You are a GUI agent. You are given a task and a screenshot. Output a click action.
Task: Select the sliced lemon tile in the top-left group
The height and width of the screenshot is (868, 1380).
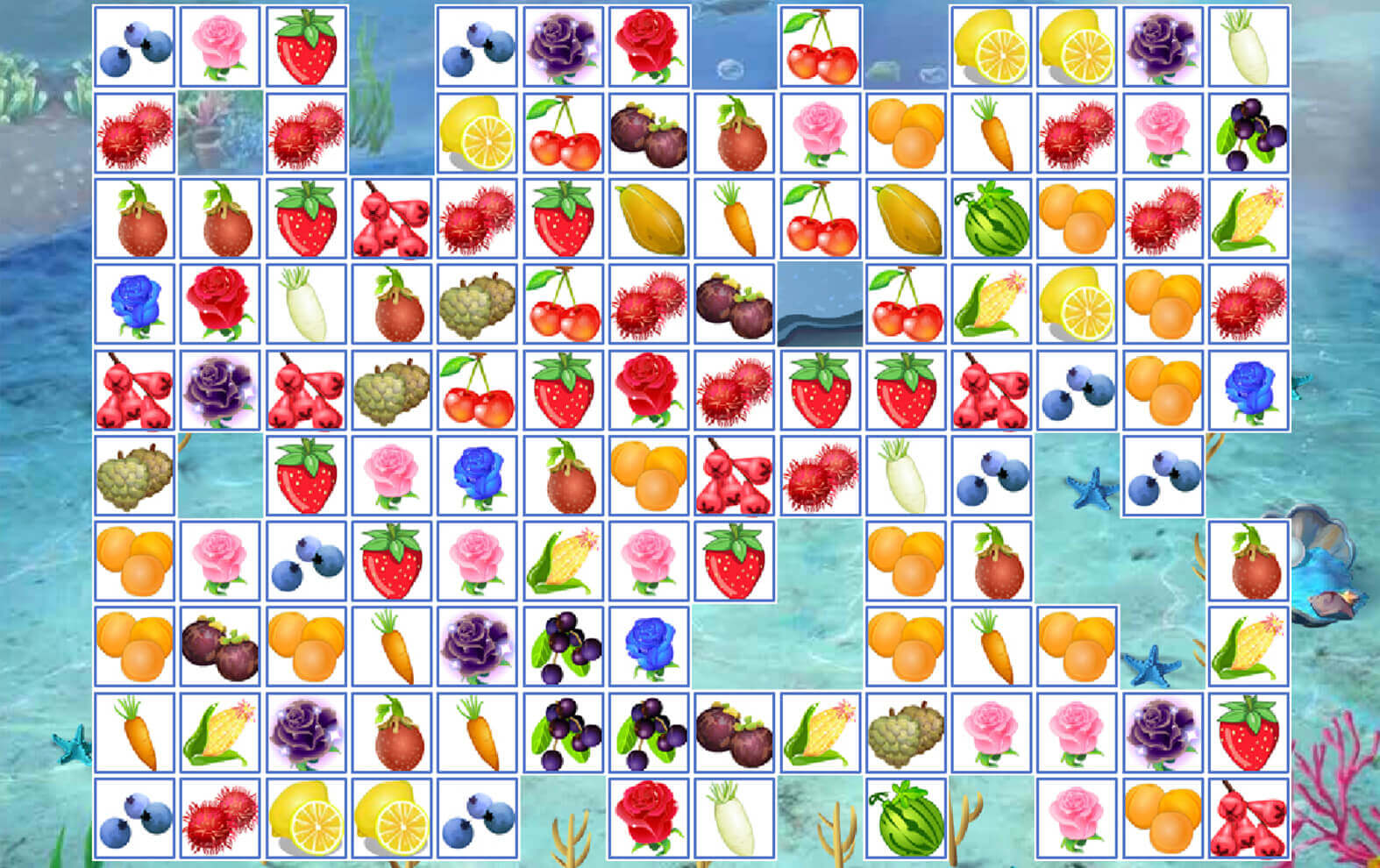[x=478, y=136]
